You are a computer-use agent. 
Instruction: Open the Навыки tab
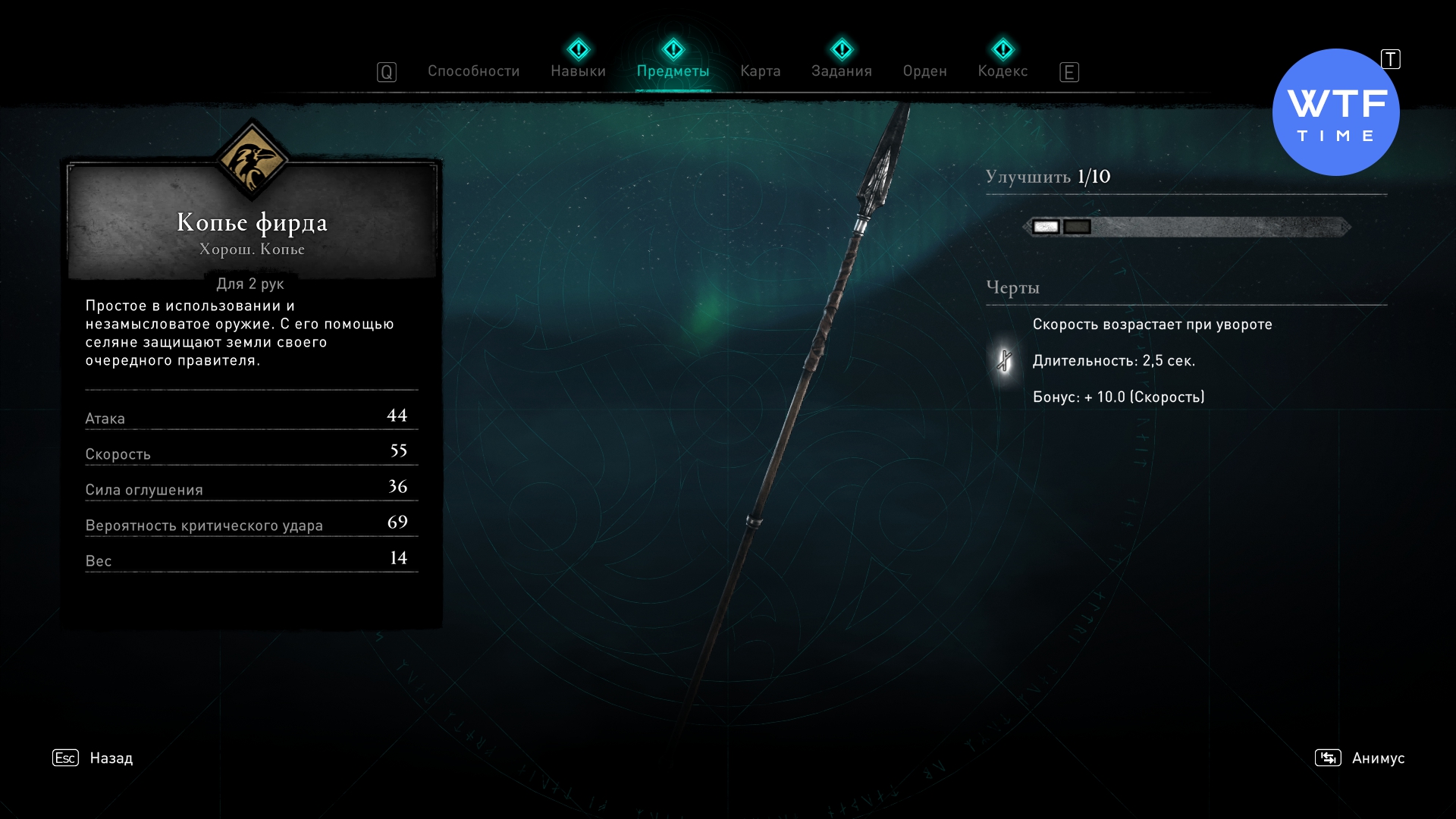578,71
